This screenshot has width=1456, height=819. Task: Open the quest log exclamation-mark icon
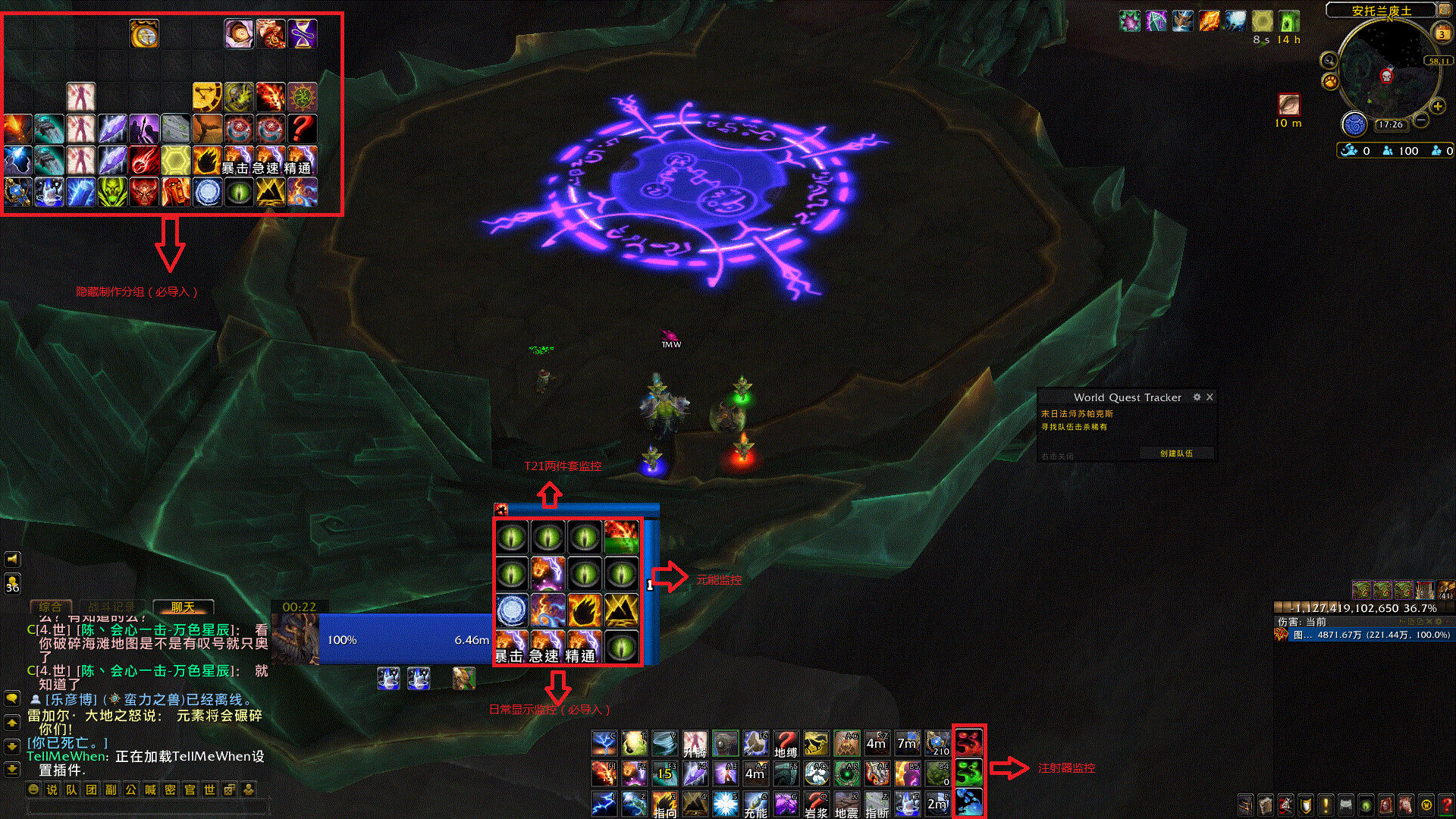[x=1326, y=805]
